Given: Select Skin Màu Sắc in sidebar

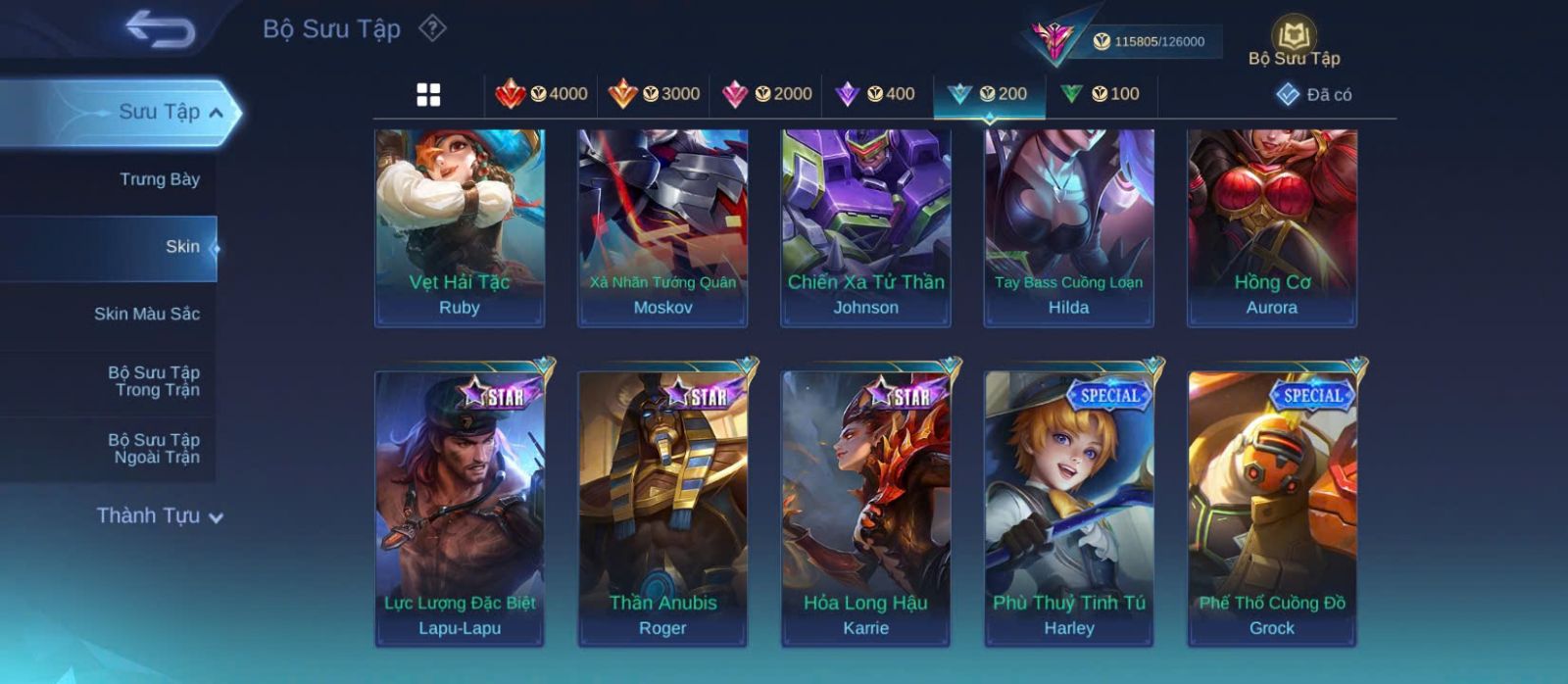Looking at the screenshot, I should [x=146, y=314].
